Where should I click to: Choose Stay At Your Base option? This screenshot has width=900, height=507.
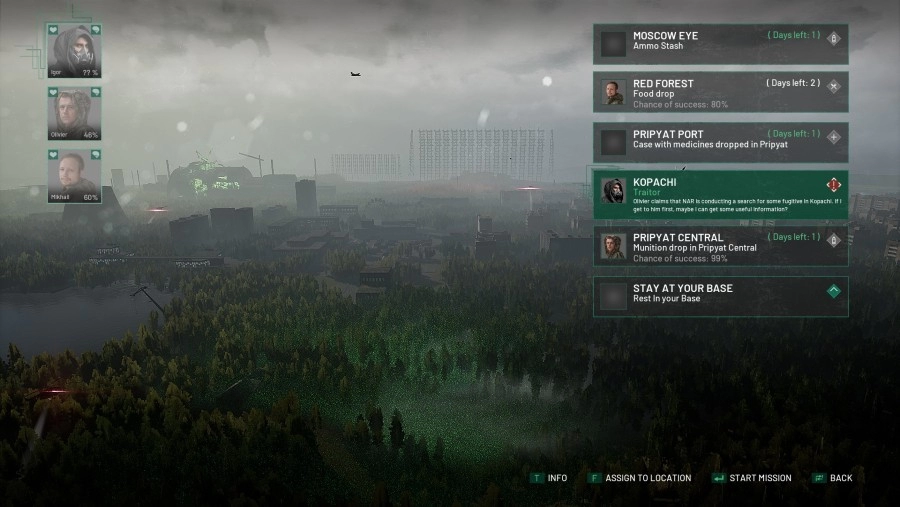click(x=720, y=295)
